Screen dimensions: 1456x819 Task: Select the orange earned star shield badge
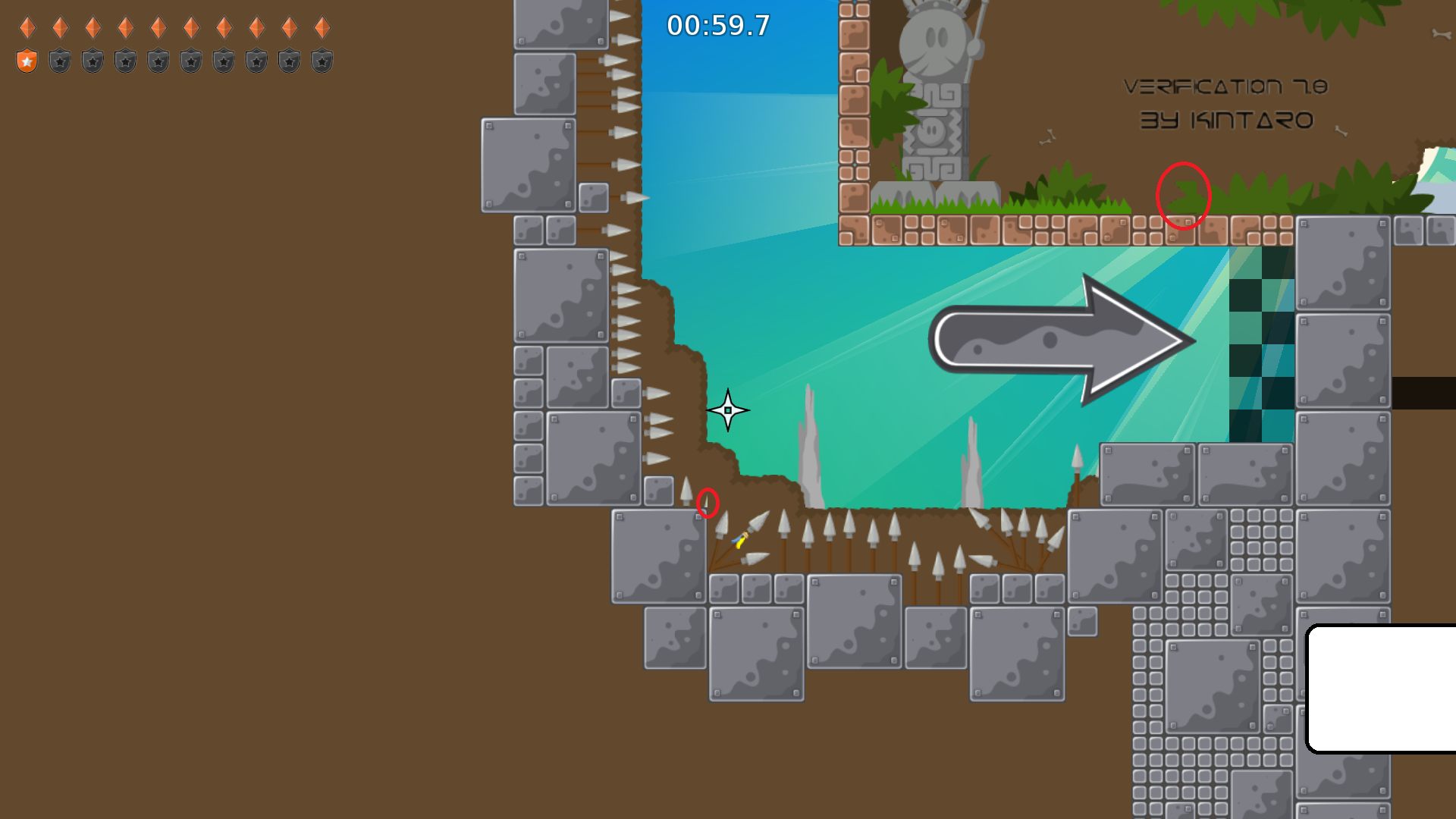(26, 60)
